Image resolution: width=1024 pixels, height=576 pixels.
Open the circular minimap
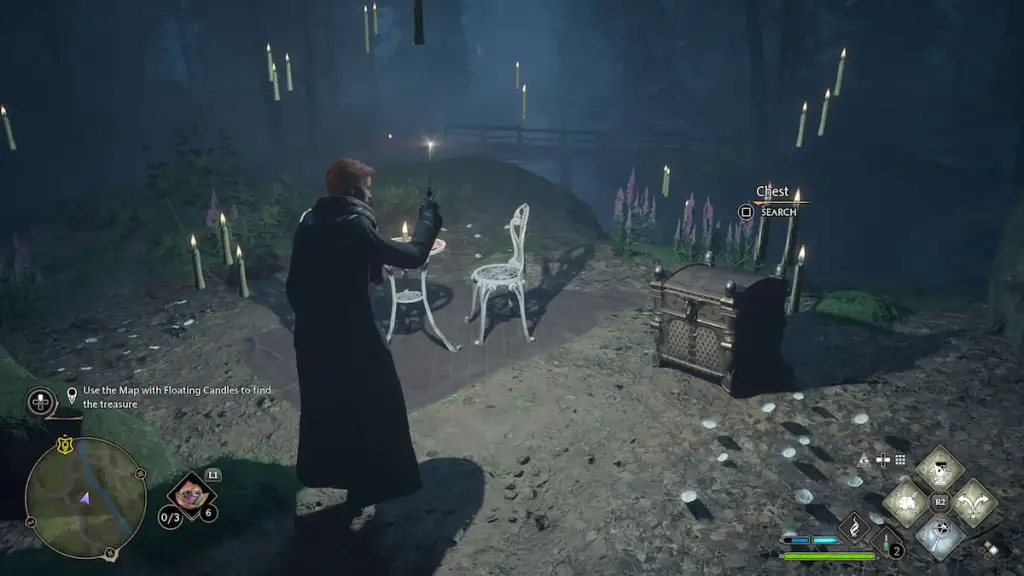pos(85,498)
